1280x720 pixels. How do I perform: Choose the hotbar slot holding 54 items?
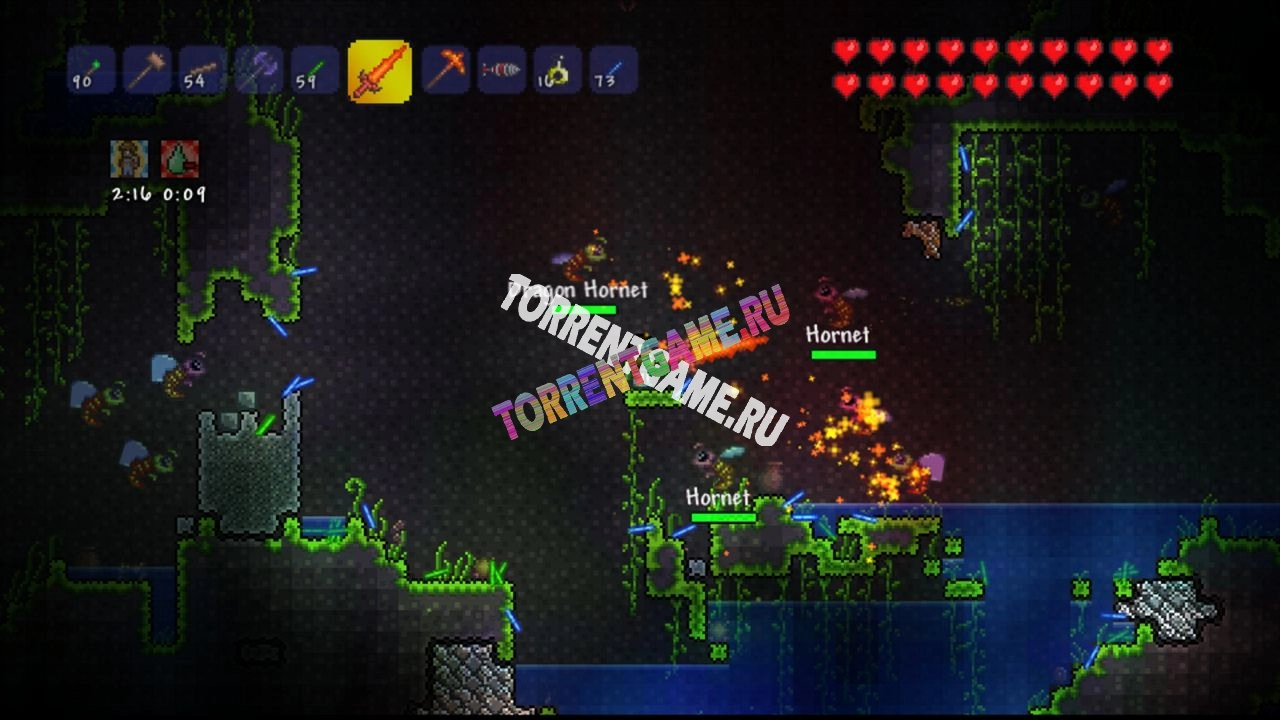[203, 70]
